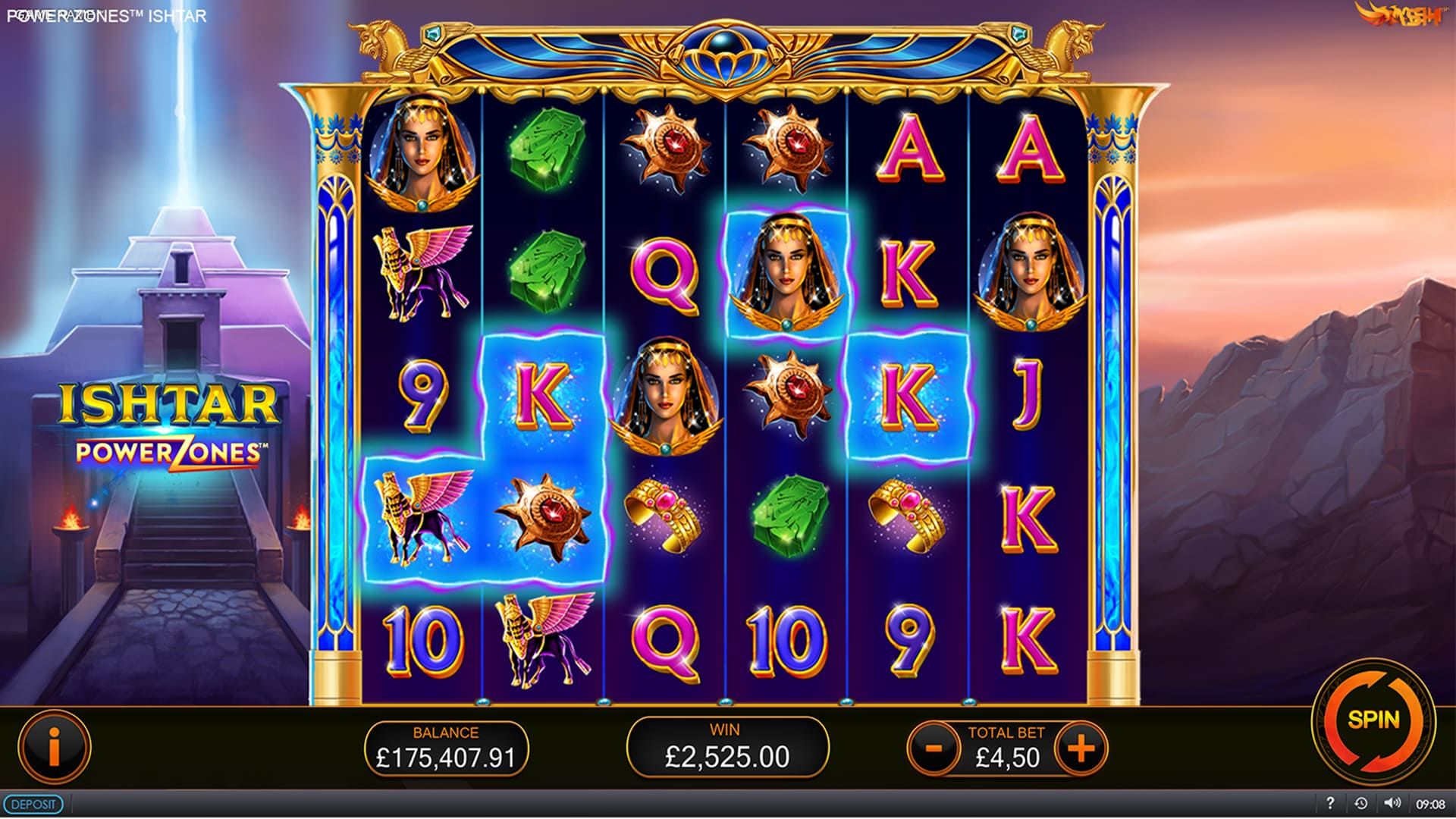The image size is (1456, 819).
Task: Decrease the total bet
Action: point(934,748)
